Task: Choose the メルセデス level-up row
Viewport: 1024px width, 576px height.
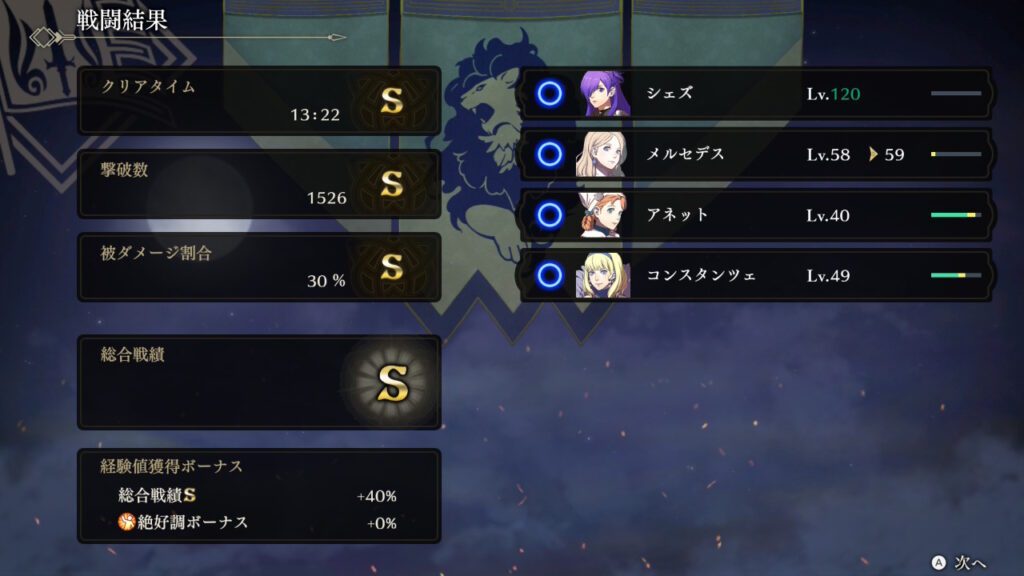Action: tap(756, 155)
